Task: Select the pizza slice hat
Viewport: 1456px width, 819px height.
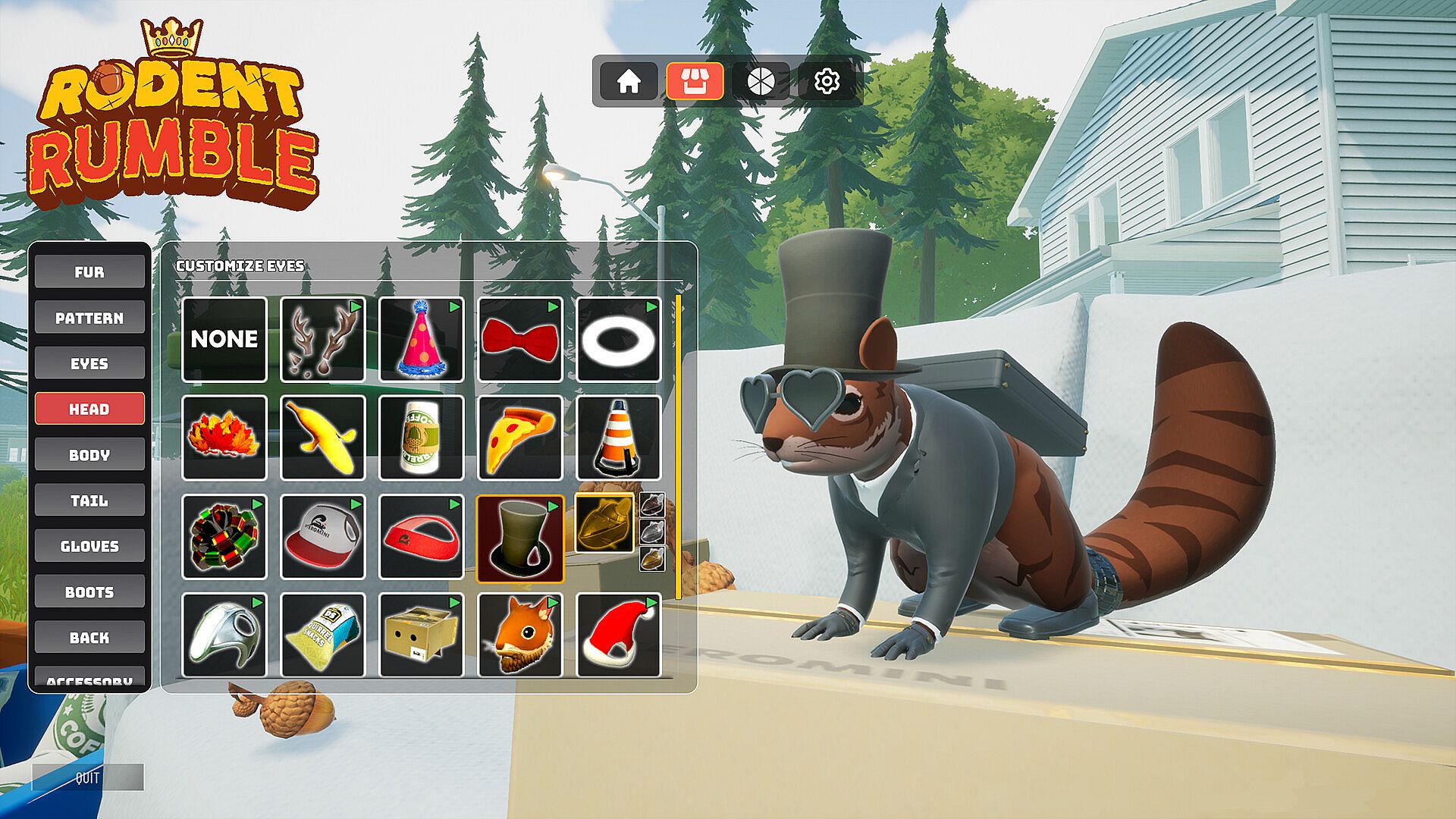Action: [520, 438]
